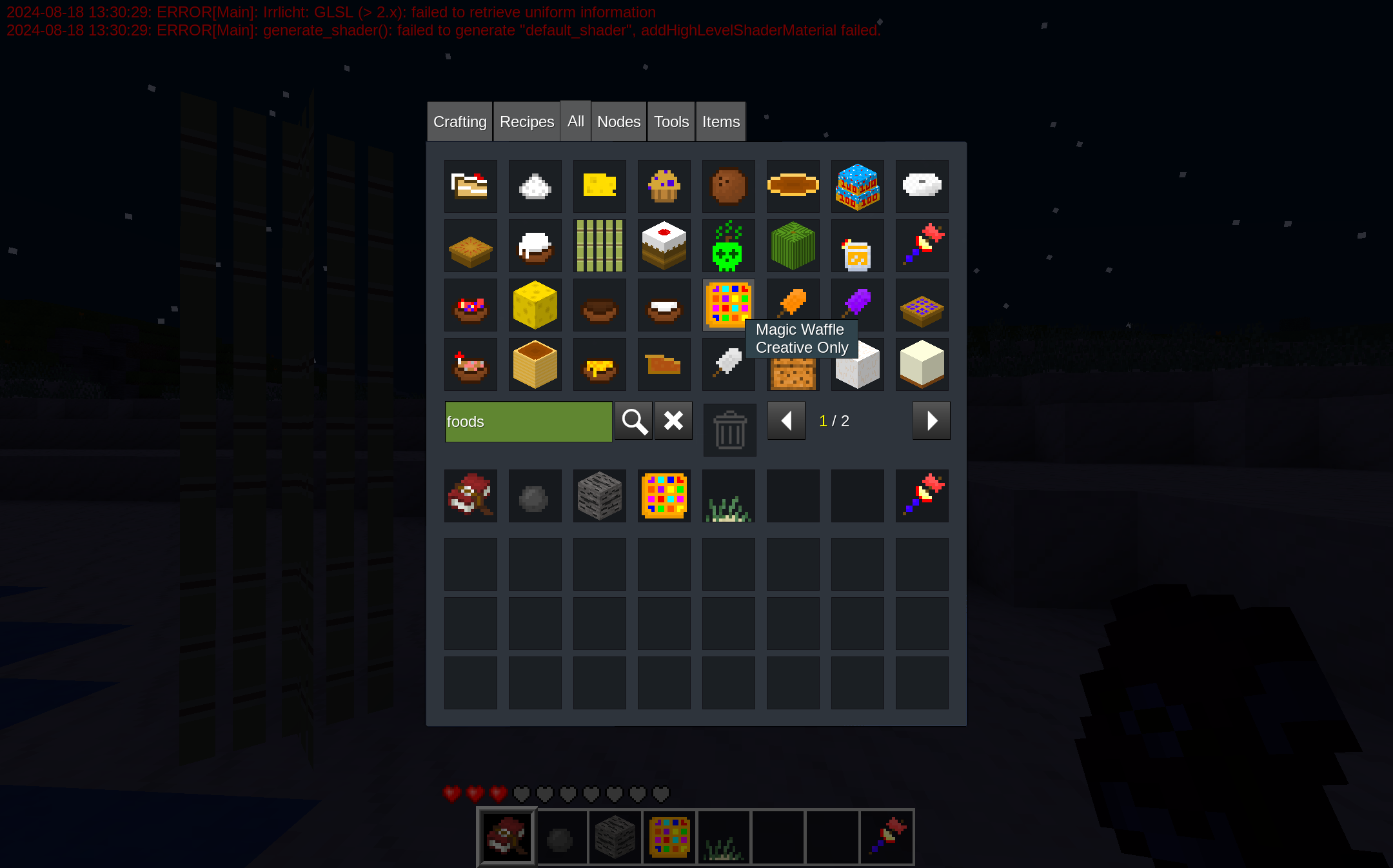
Task: Show the Nodes tab
Action: (618, 122)
